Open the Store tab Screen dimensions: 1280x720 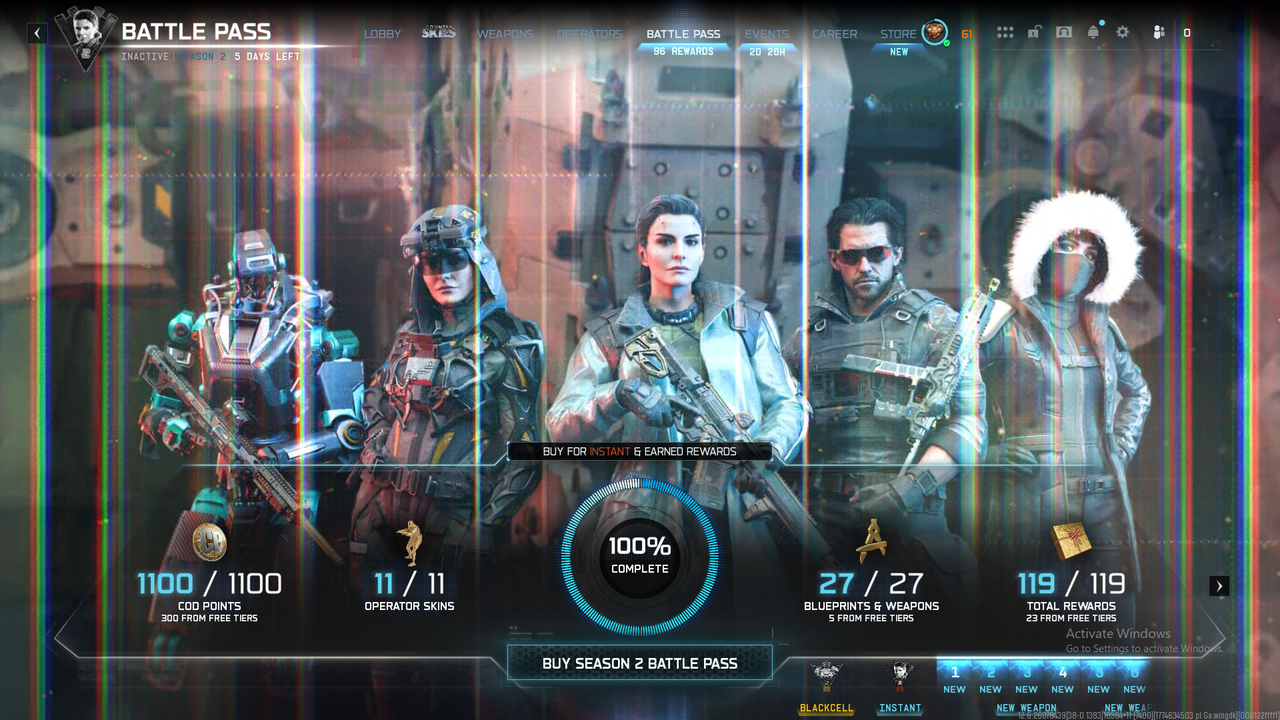pyautogui.click(x=898, y=34)
